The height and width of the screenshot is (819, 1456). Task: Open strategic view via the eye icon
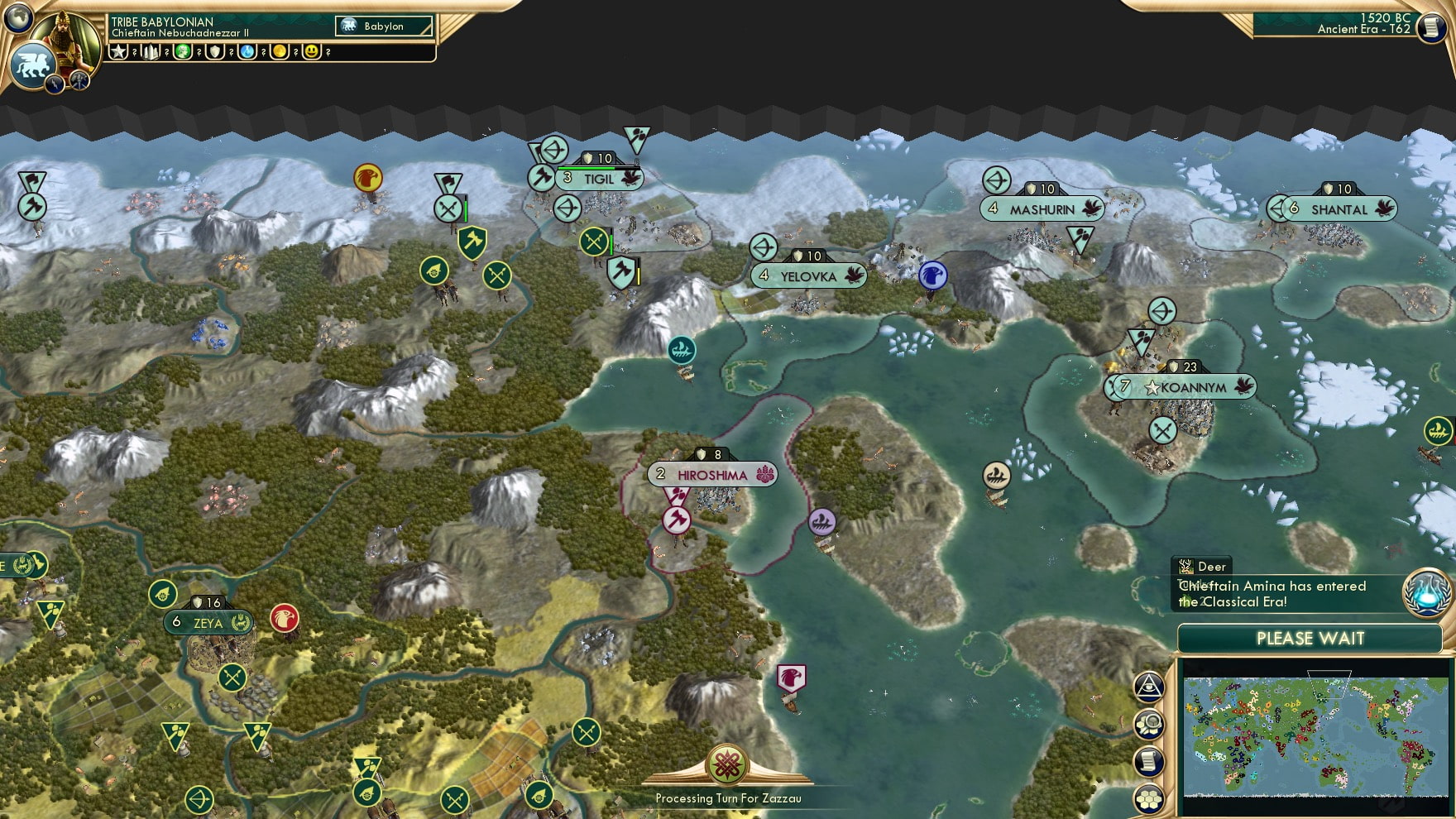[1148, 684]
